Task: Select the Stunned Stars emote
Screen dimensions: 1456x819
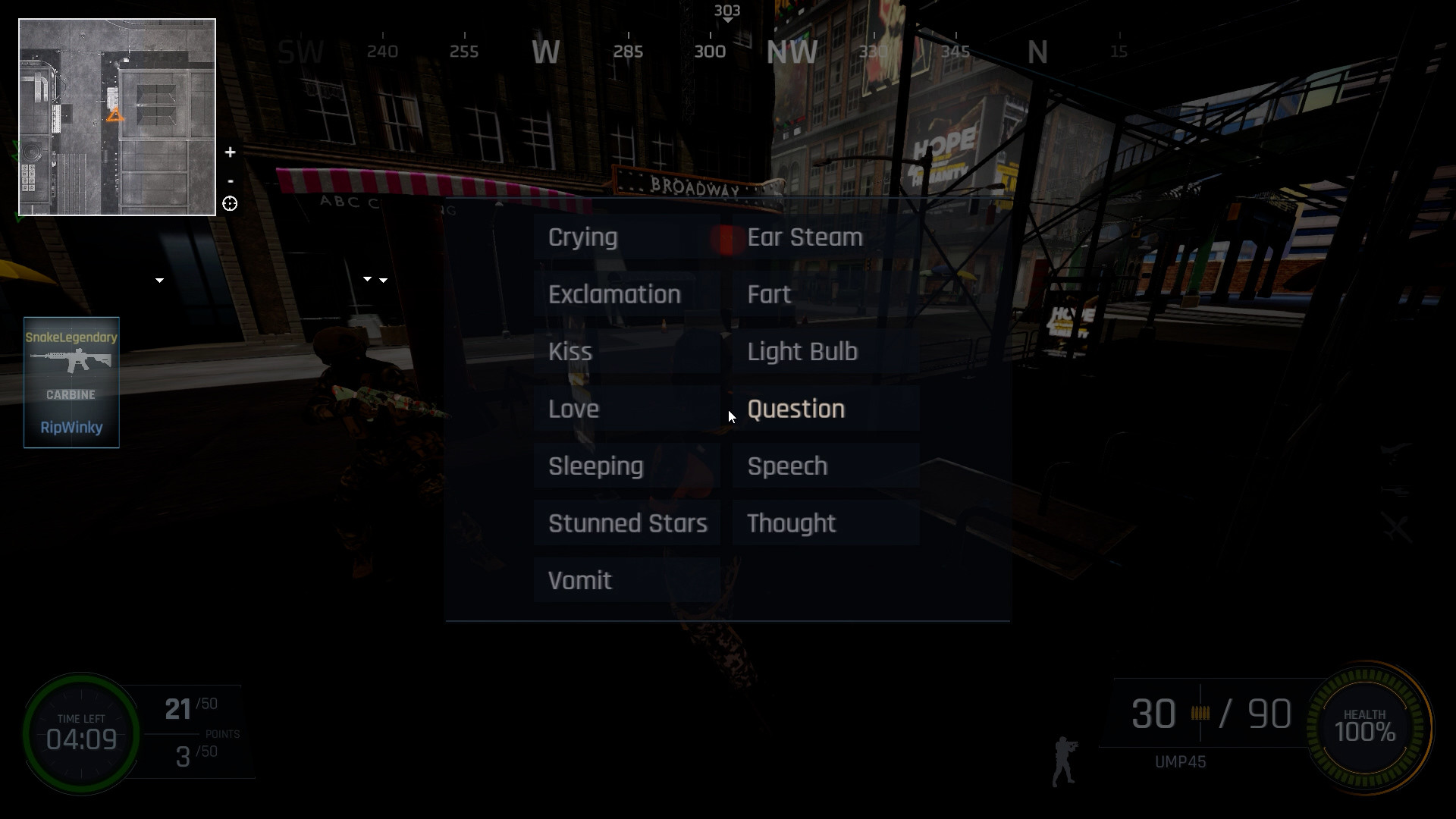Action: tap(628, 522)
